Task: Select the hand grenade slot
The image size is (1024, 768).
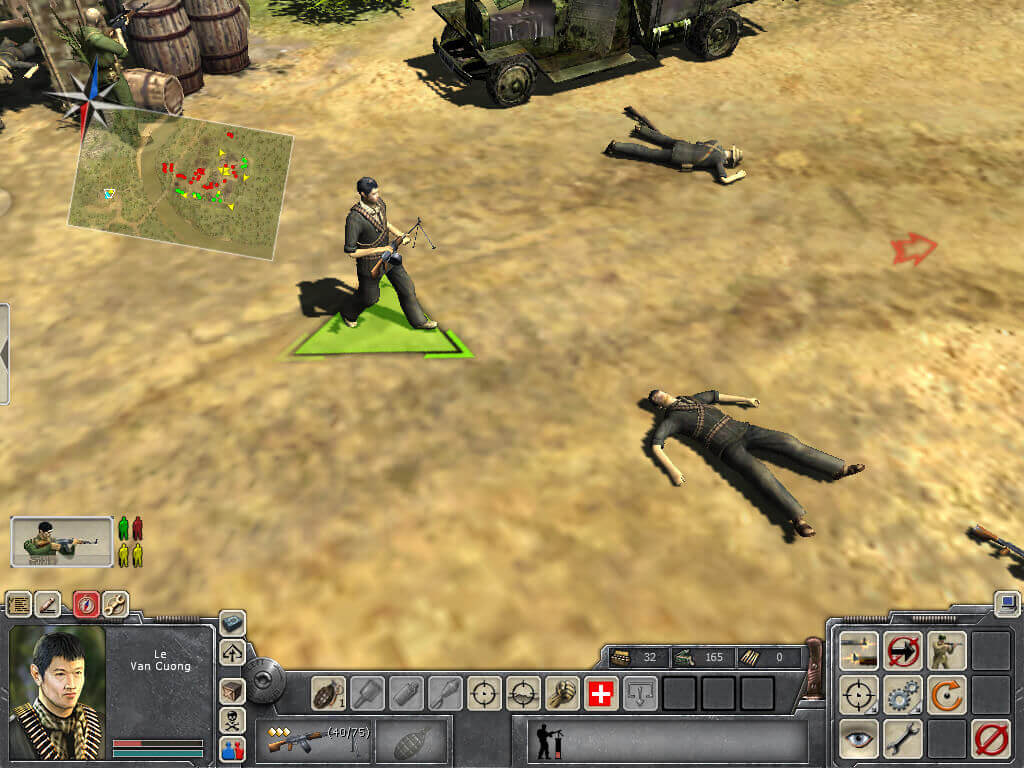Action: coord(329,692)
